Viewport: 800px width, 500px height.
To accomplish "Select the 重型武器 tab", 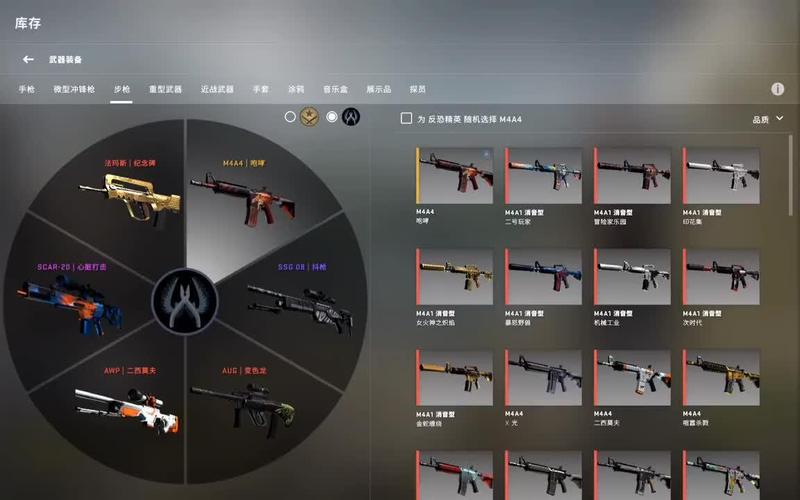I will [165, 89].
